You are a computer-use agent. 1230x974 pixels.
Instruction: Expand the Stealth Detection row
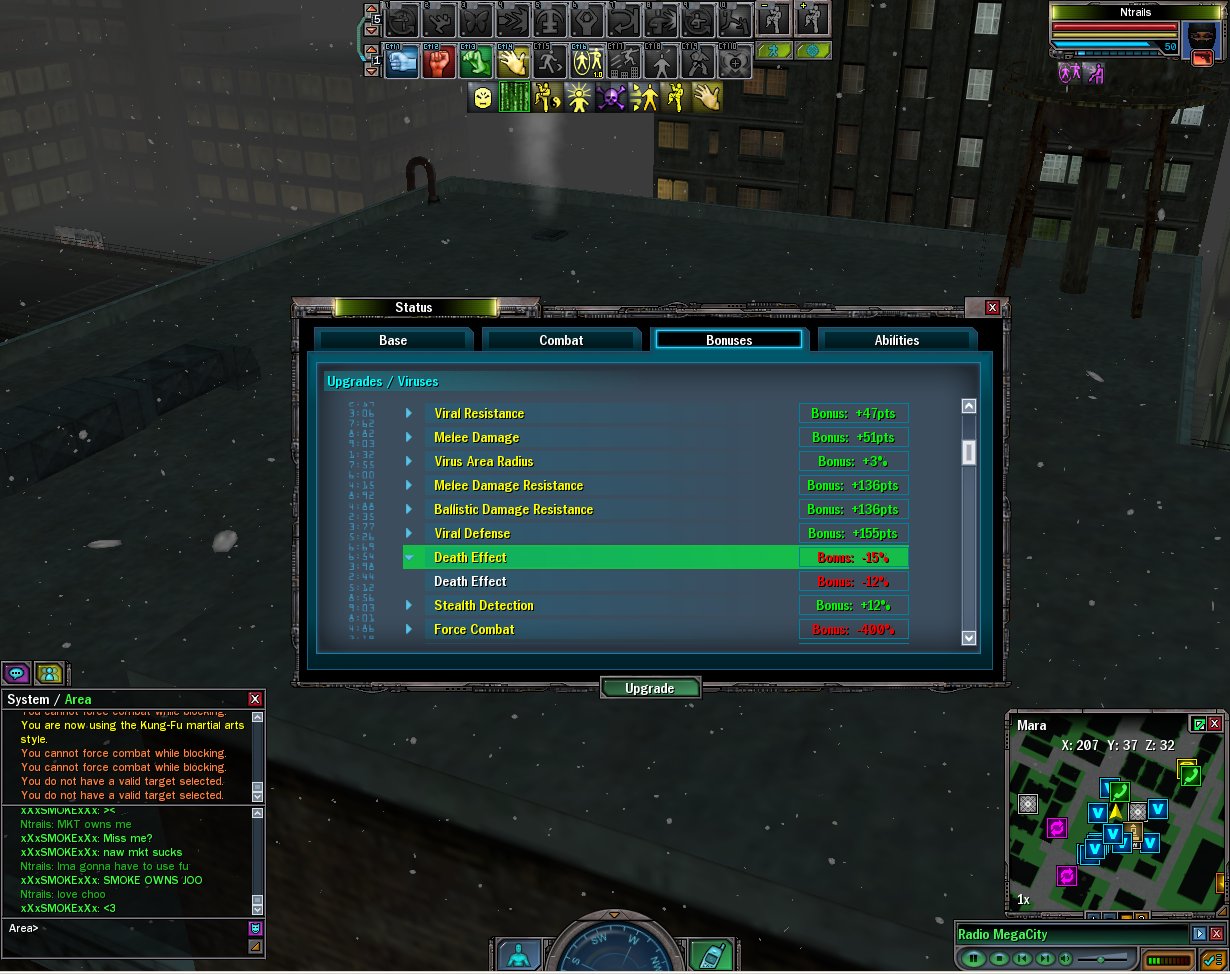coord(409,605)
